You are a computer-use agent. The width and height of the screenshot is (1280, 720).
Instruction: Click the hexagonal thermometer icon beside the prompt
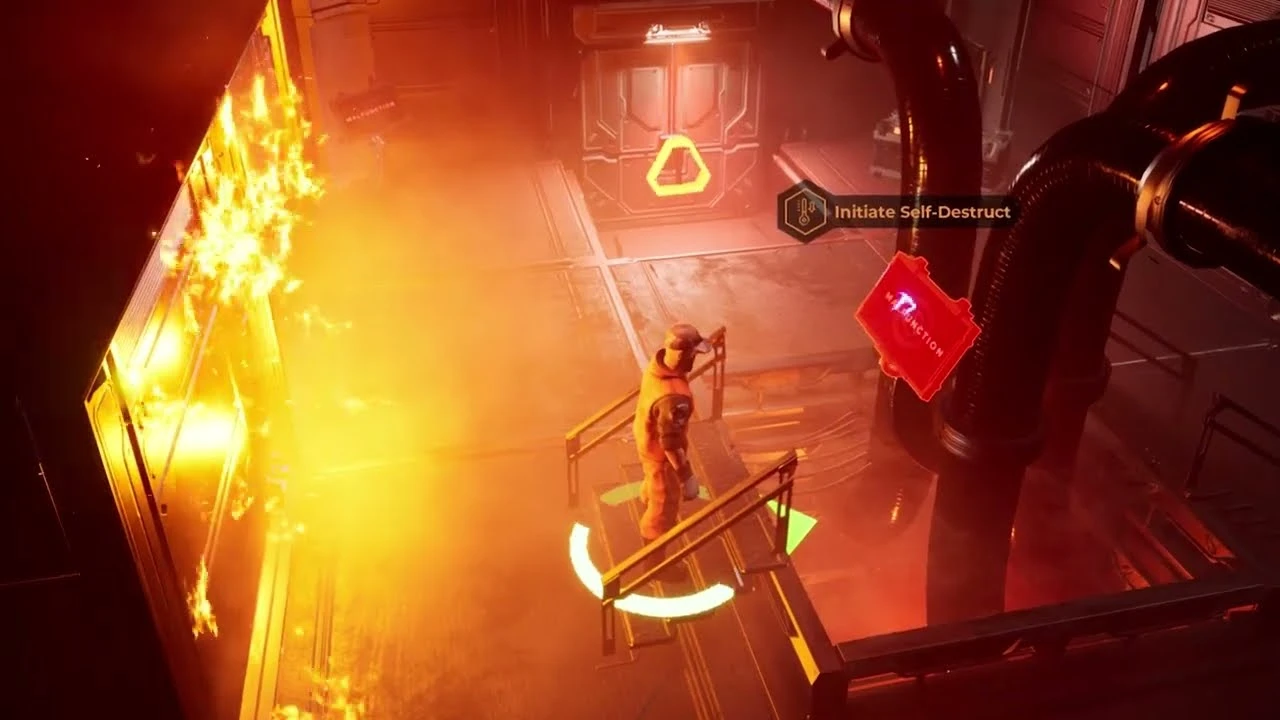point(800,211)
